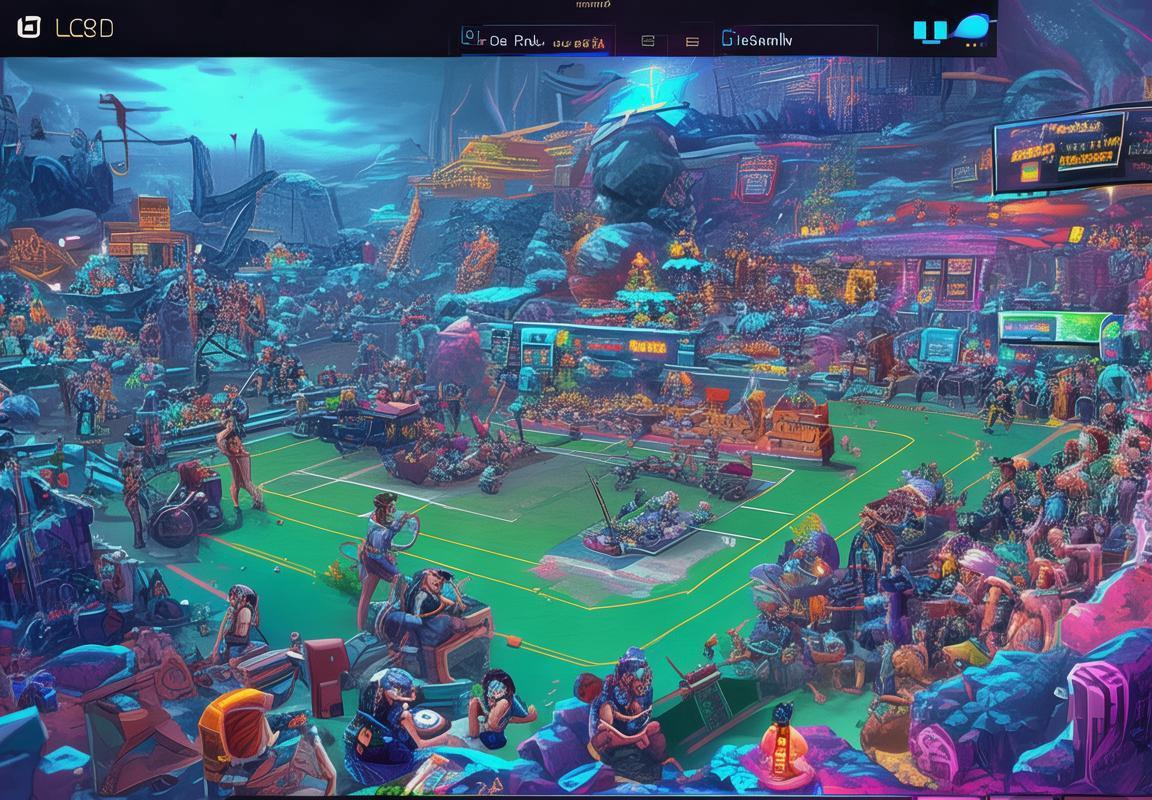Click the cyan monitor icon

pyautogui.click(x=929, y=32)
